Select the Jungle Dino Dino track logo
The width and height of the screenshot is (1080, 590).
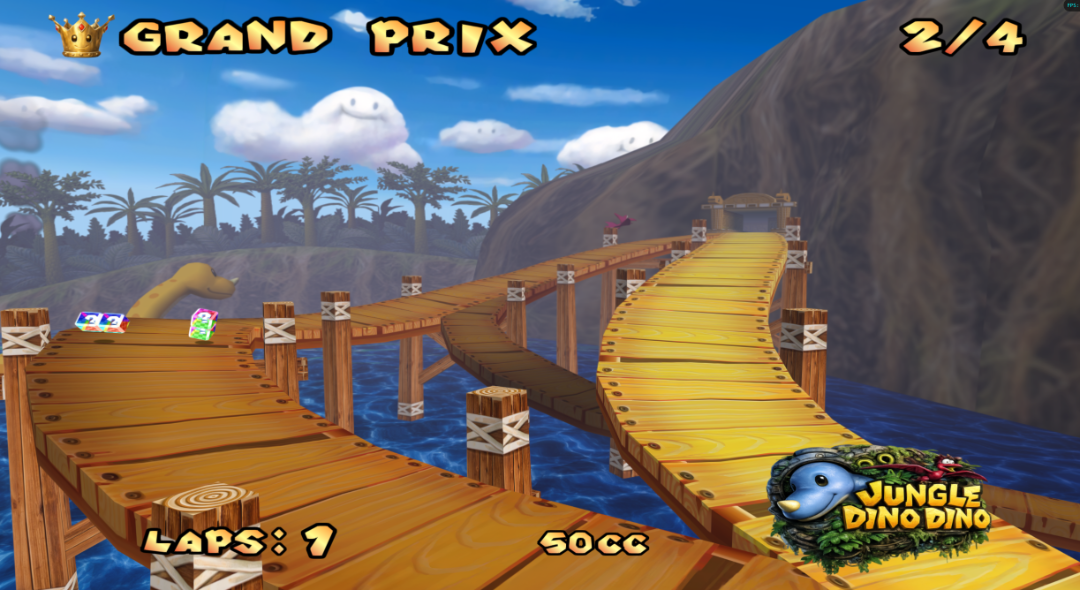point(878,500)
